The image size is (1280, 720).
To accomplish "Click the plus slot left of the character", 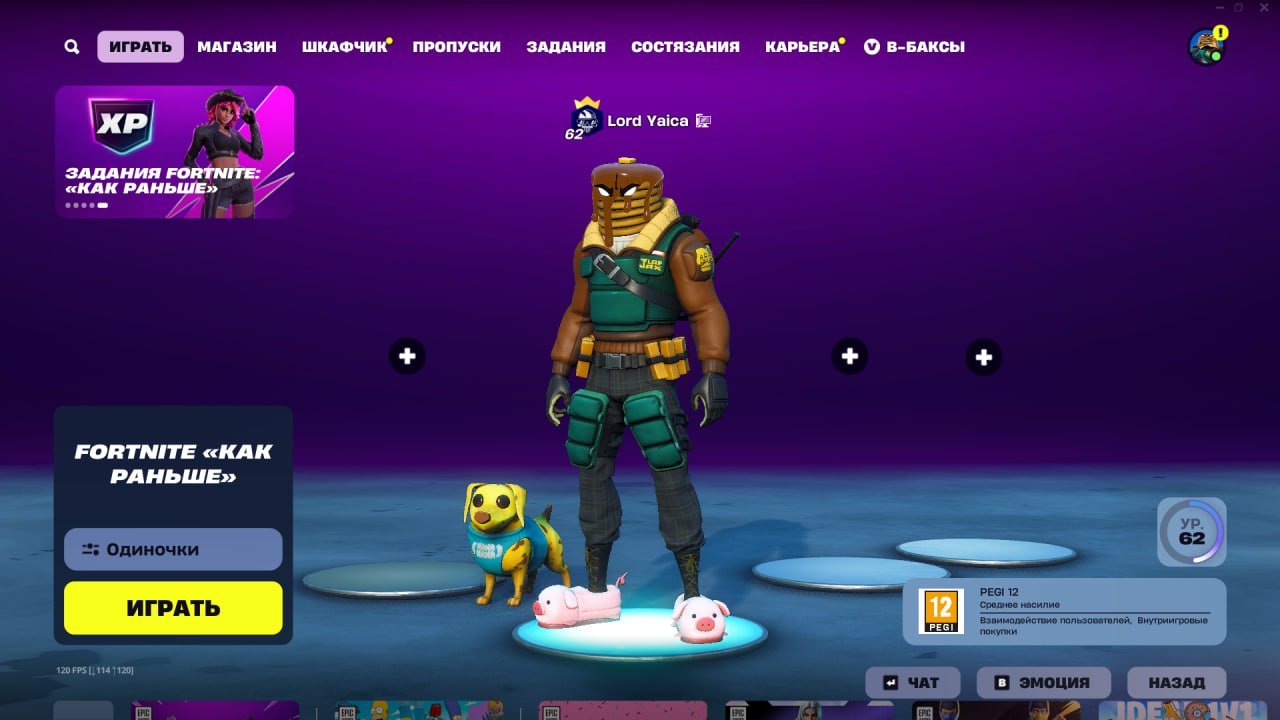I will point(406,355).
